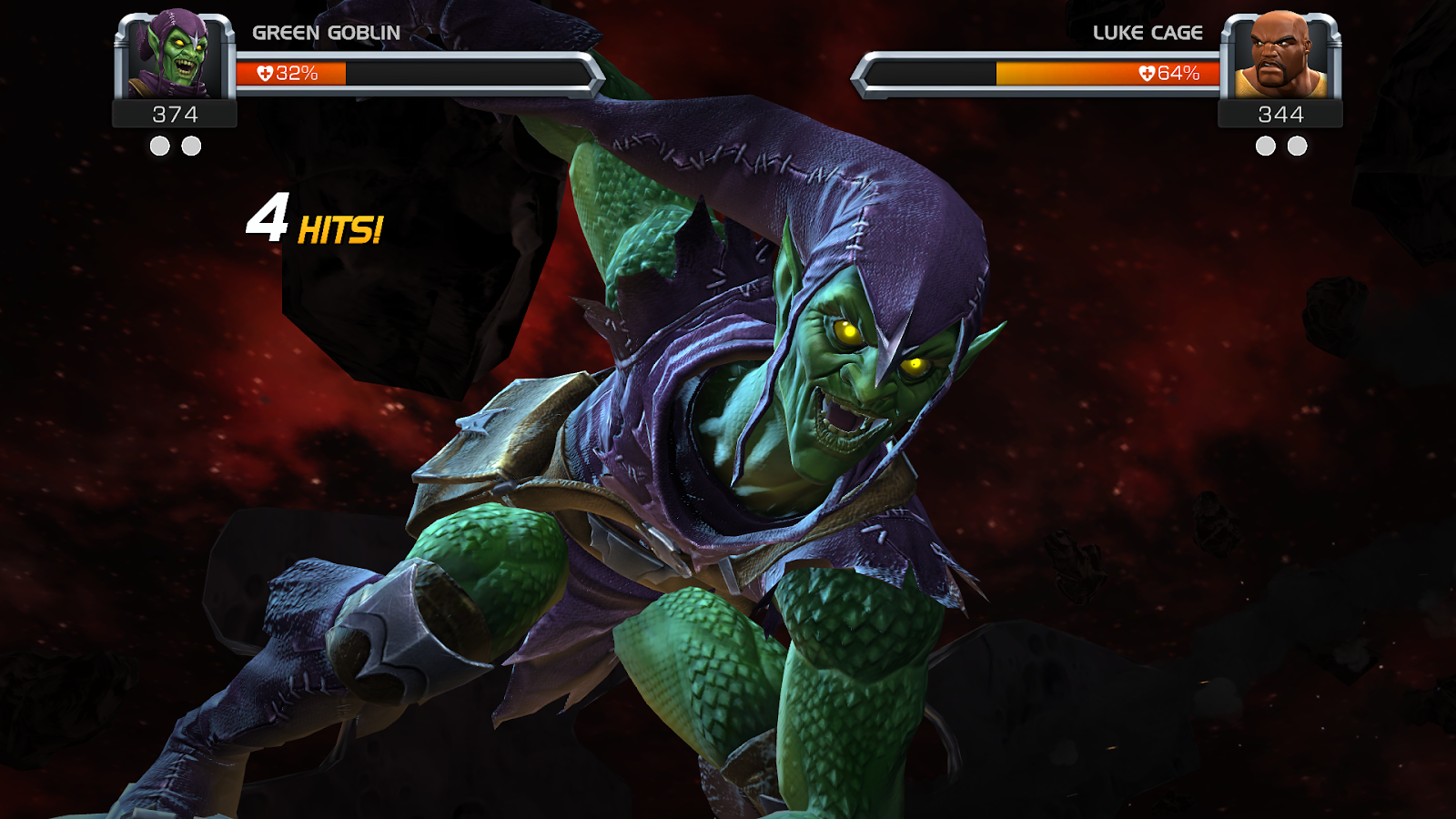Select the Luke Cage champion portrait
1456x819 pixels.
(1280, 55)
